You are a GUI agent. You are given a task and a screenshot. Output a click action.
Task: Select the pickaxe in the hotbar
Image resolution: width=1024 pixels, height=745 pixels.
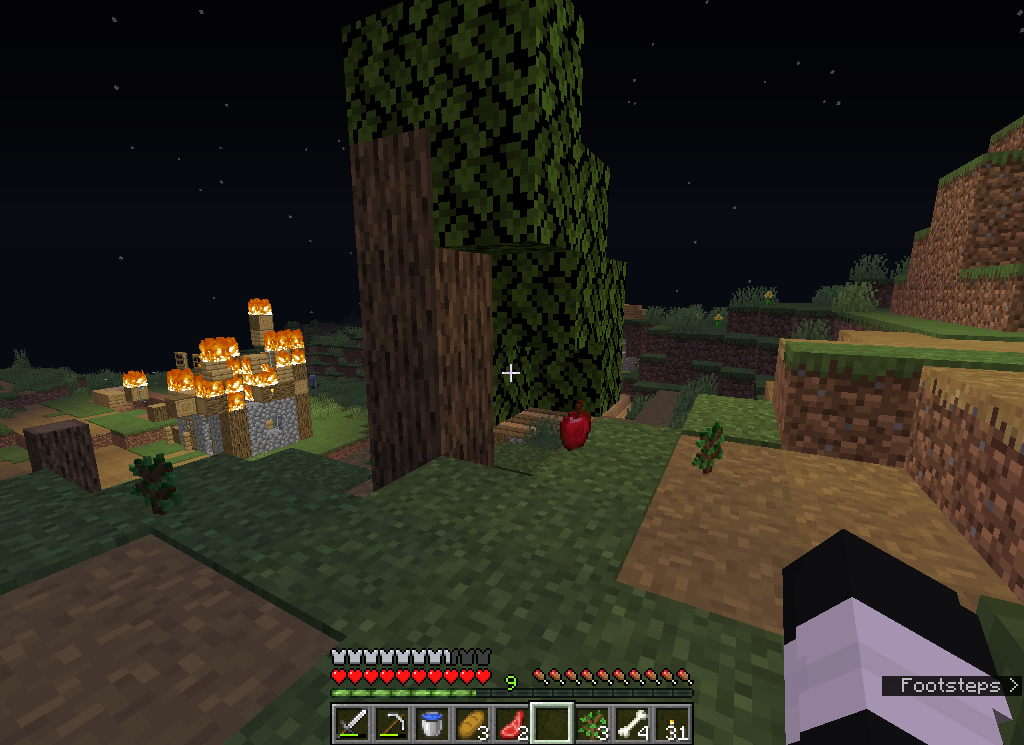tap(391, 722)
